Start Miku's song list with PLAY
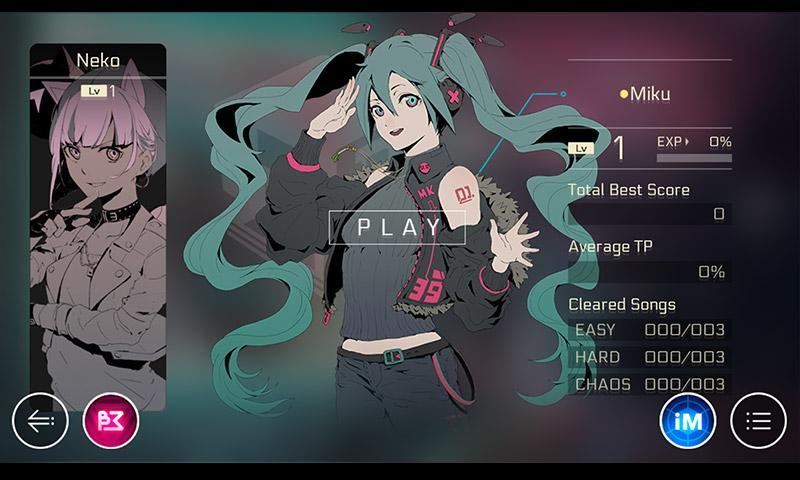The height and width of the screenshot is (480, 800). tap(398, 226)
